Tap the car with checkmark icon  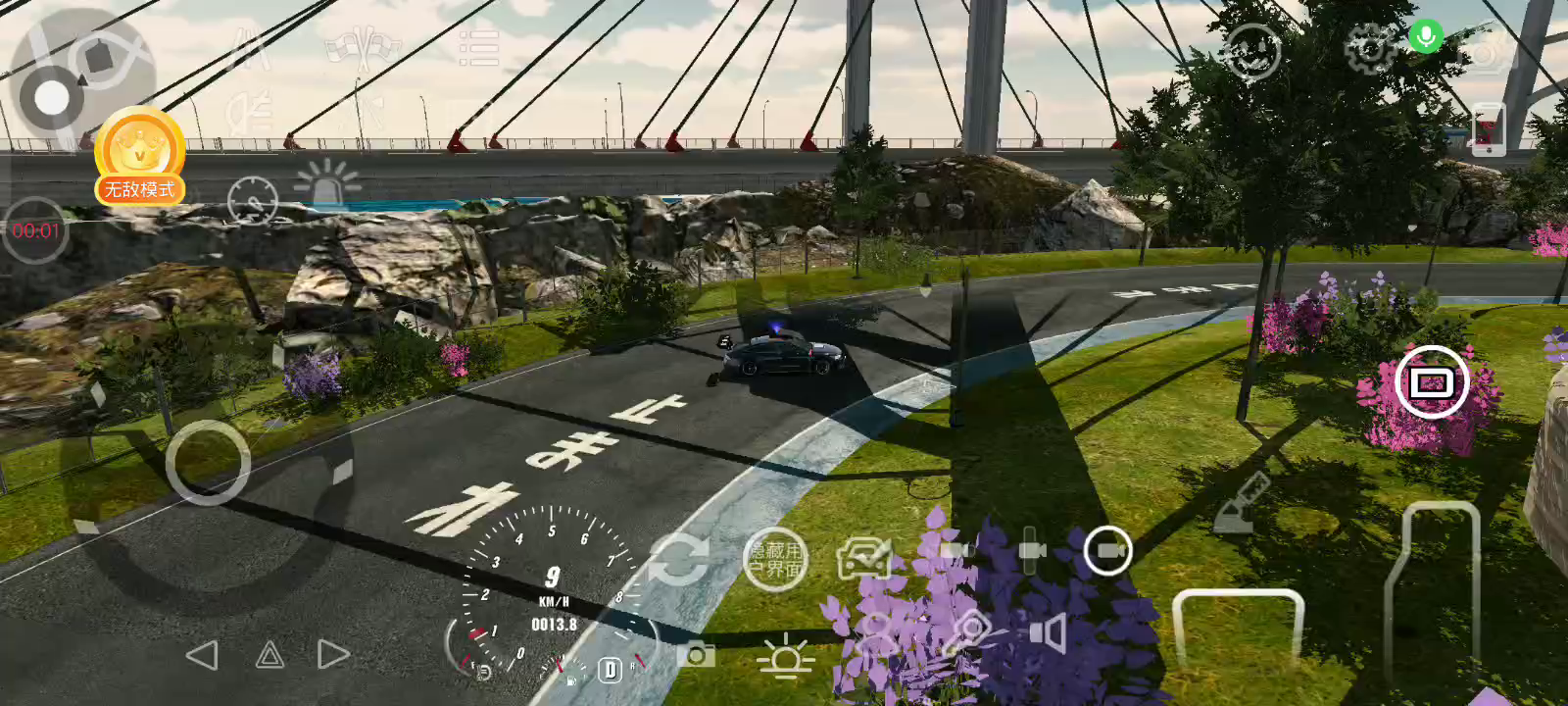863,559
